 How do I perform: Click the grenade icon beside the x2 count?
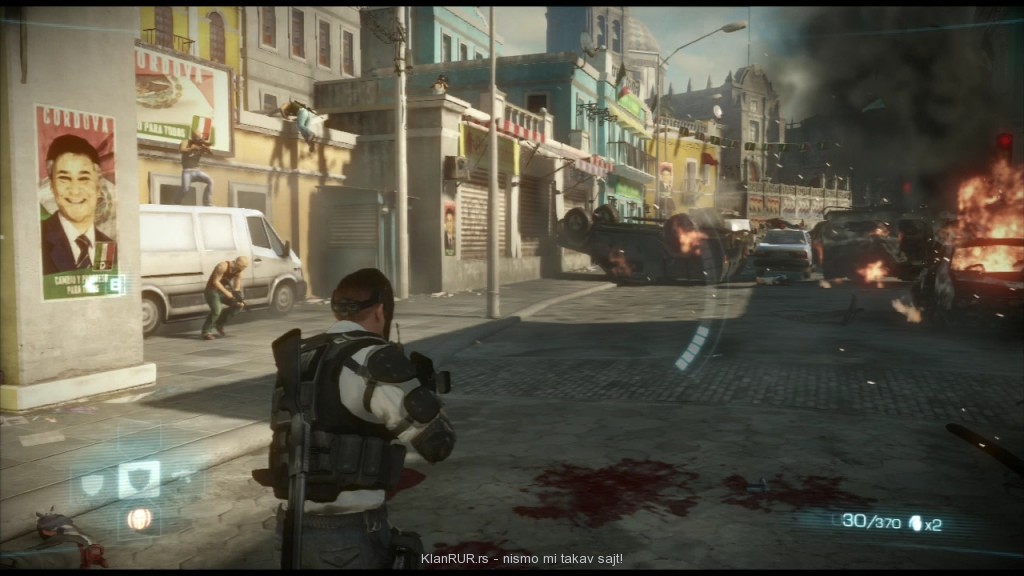tap(914, 522)
